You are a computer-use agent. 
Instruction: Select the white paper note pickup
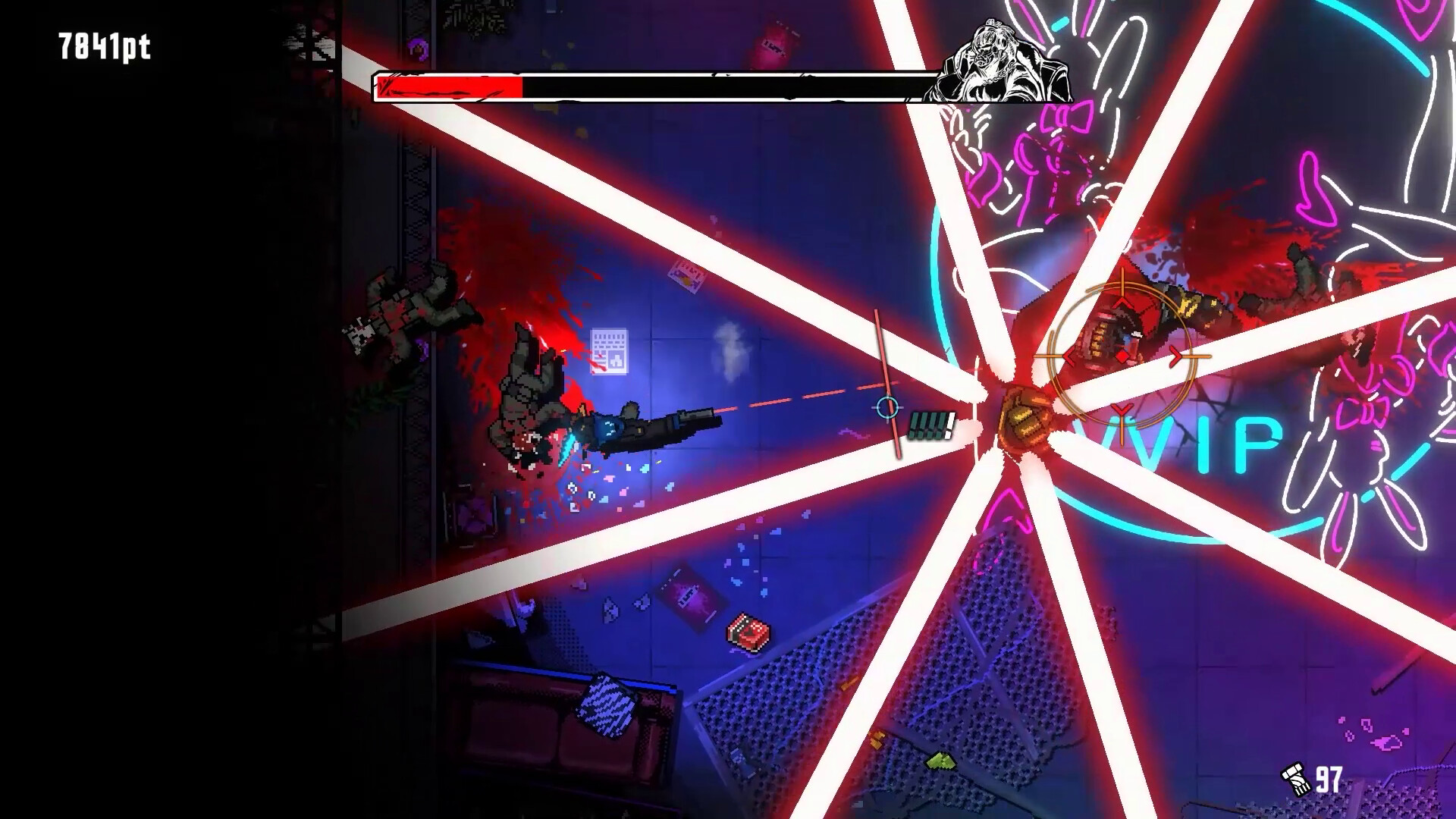608,353
